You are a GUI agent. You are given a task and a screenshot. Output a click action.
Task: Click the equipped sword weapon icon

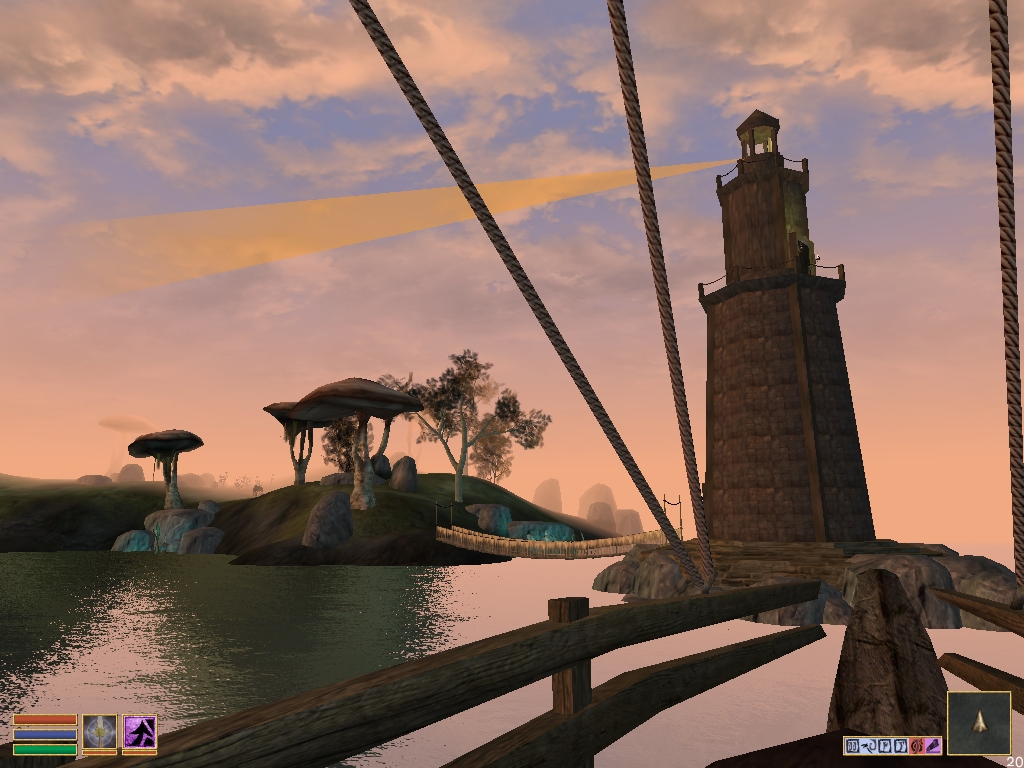99,732
